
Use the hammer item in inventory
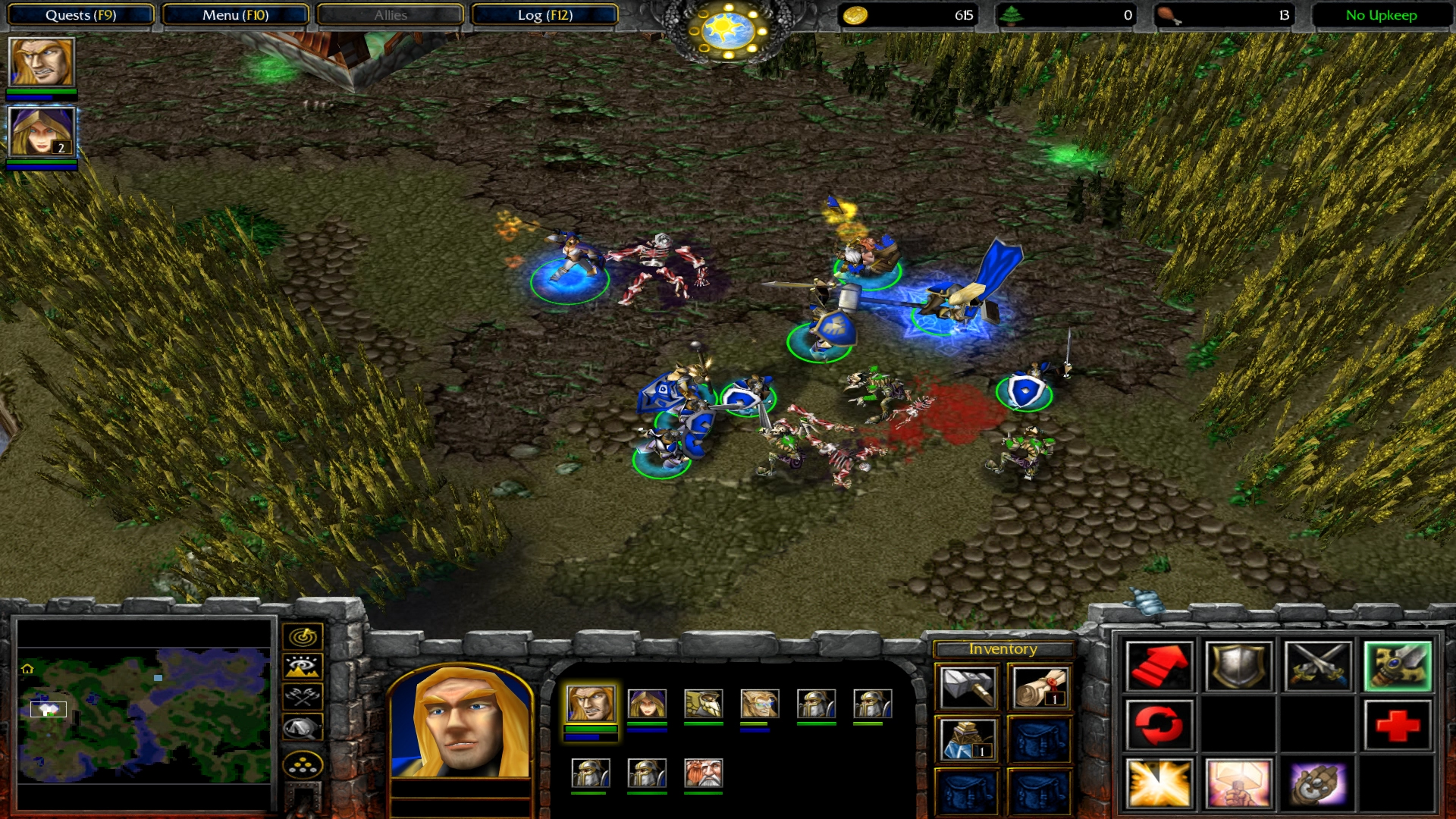click(x=968, y=687)
